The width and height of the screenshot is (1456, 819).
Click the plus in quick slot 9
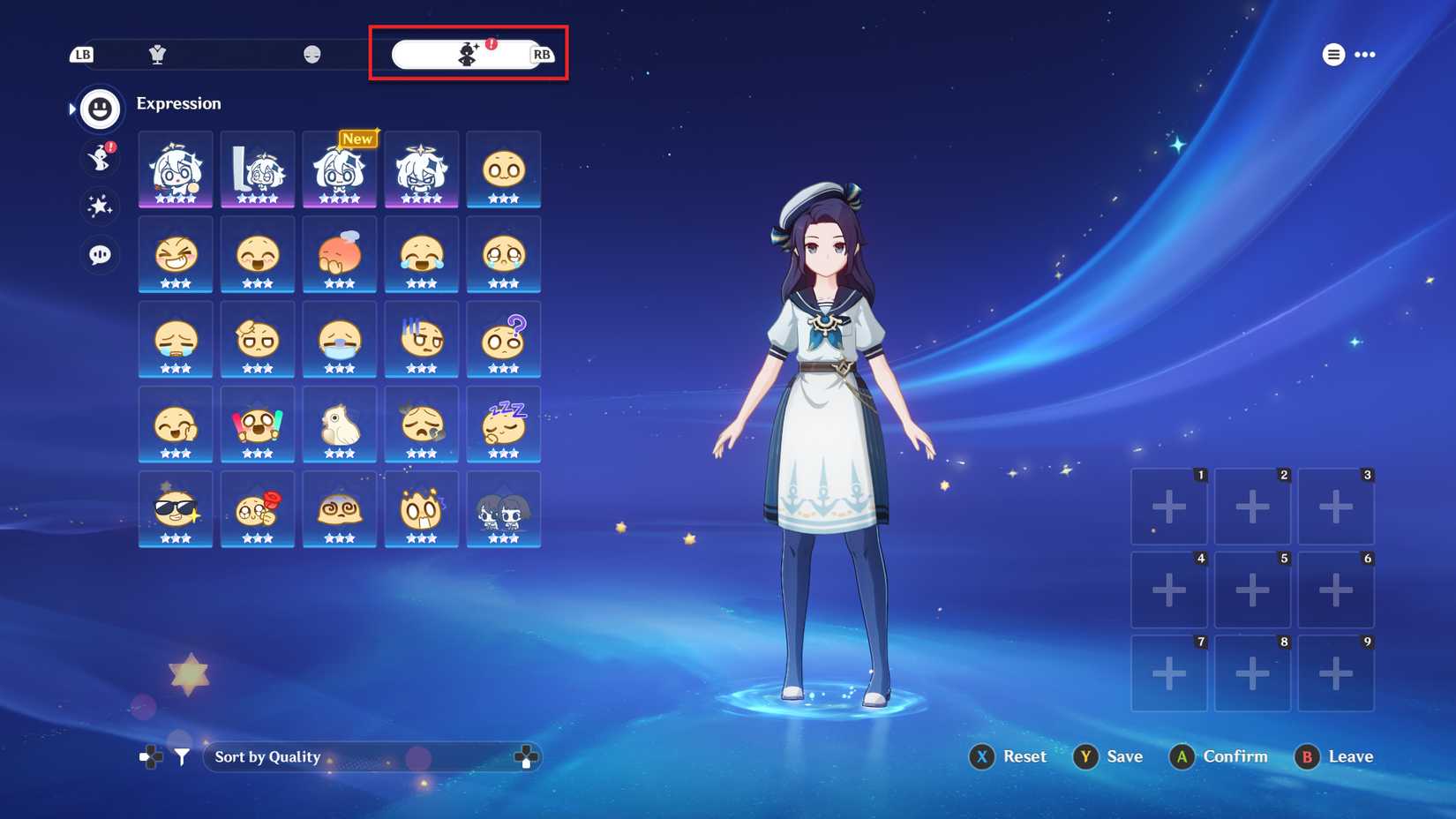tap(1335, 672)
